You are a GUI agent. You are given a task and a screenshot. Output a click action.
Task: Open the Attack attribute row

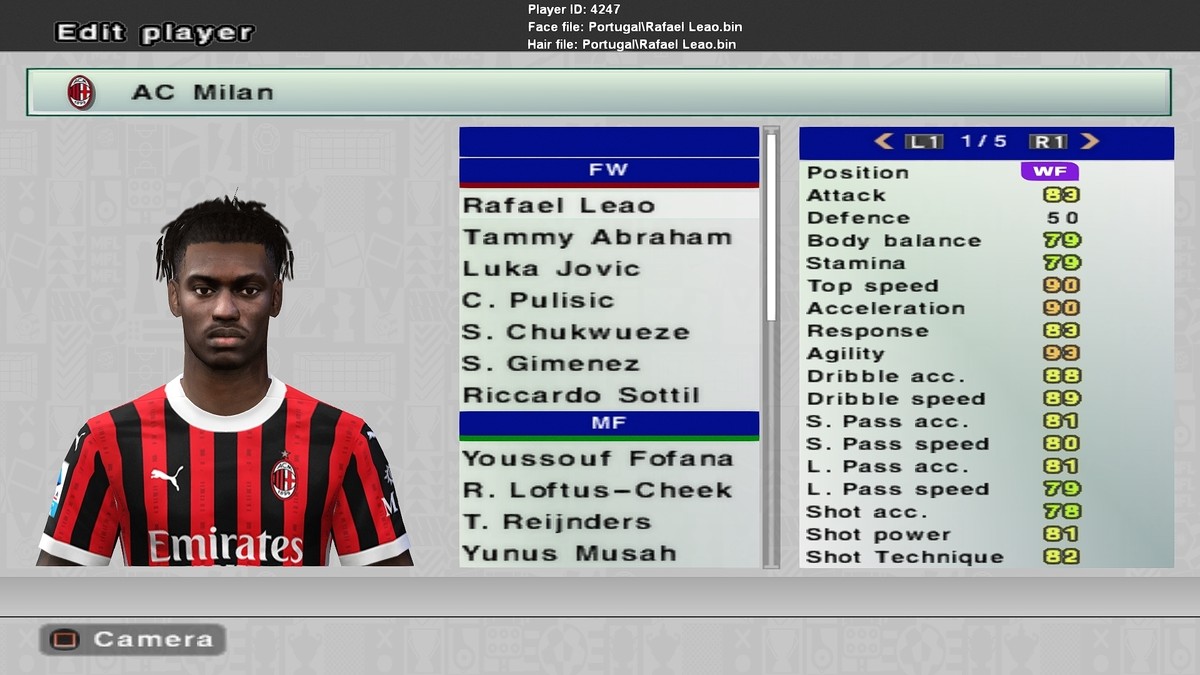(985, 195)
